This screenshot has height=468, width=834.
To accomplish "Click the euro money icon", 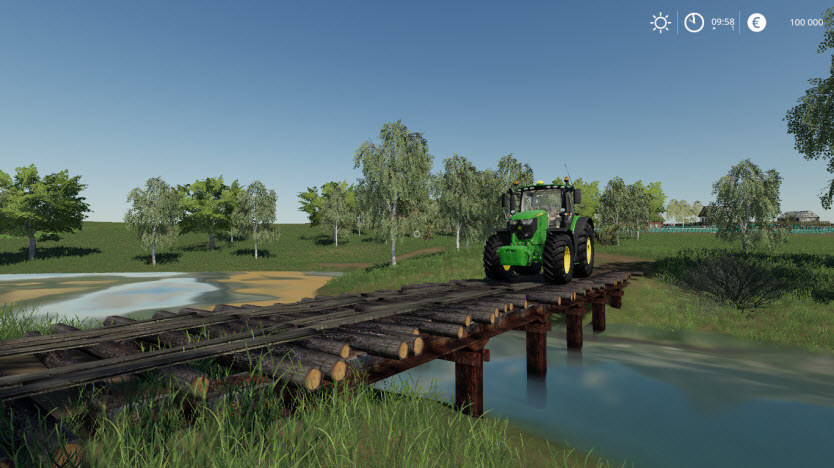I will pyautogui.click(x=757, y=22).
